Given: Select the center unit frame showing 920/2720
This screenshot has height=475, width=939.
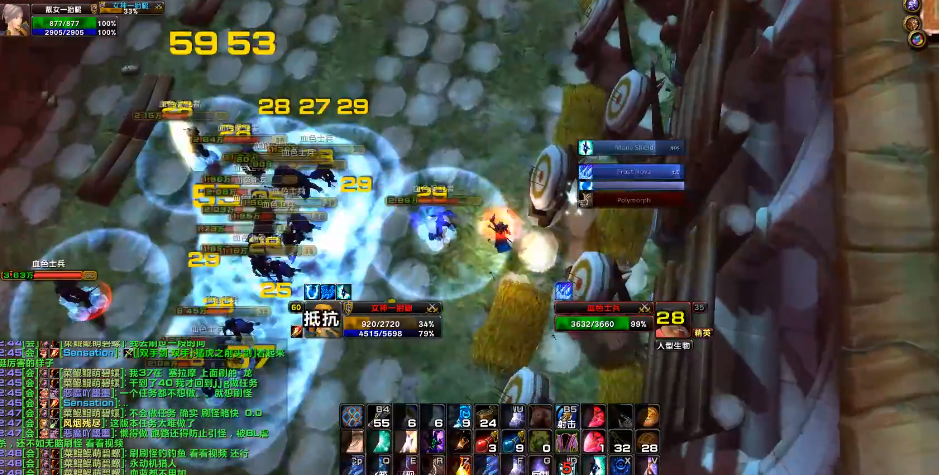Looking at the screenshot, I should [390, 320].
